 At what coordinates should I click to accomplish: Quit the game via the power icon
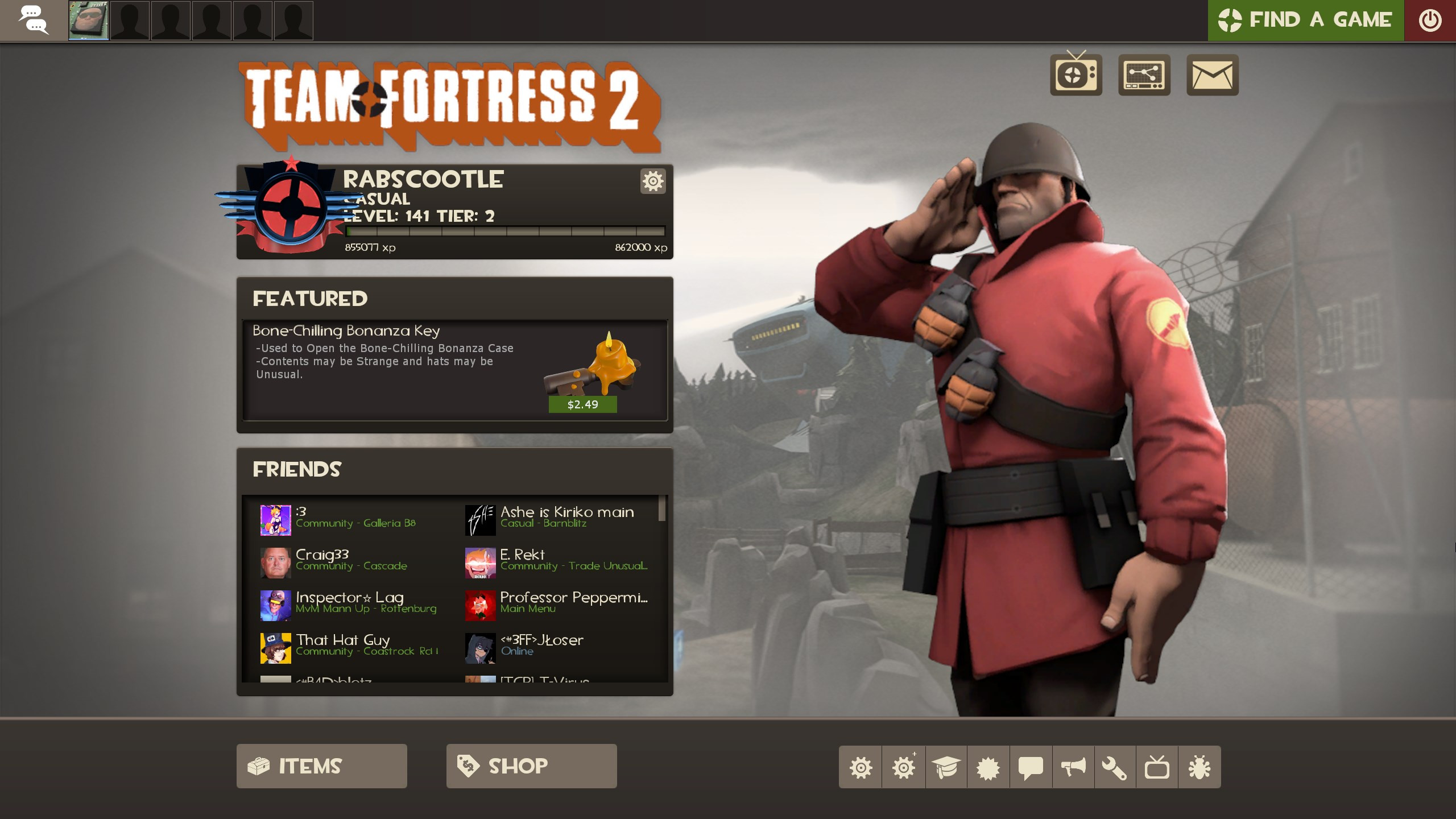click(1431, 20)
